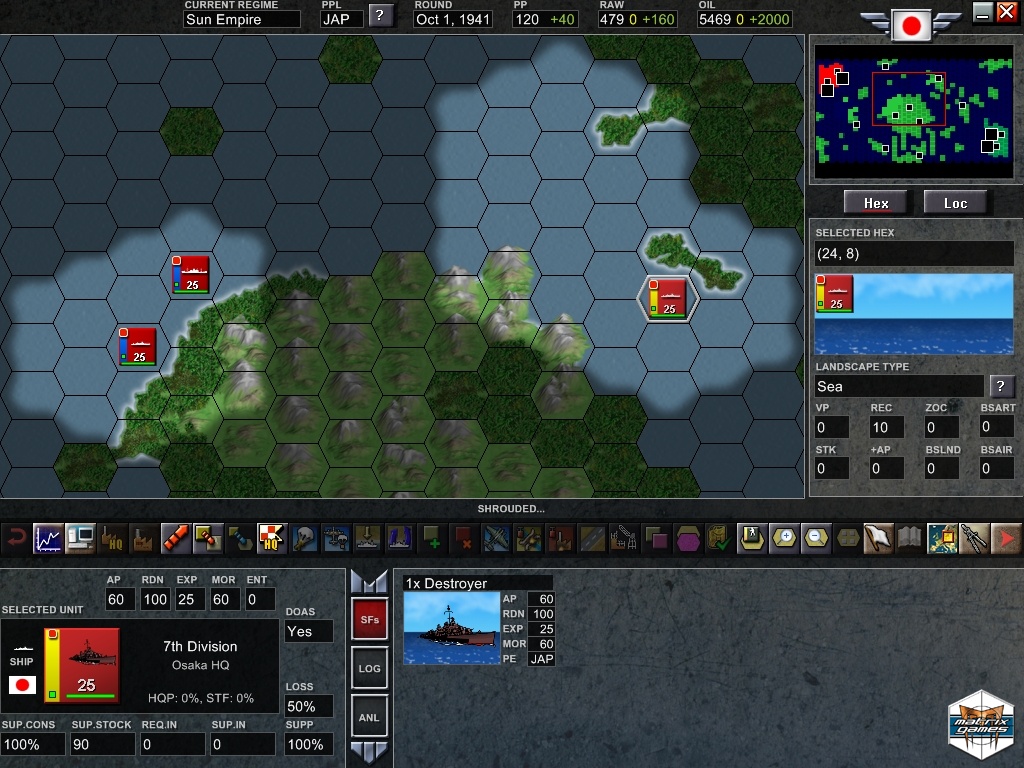Click the white flag surrender icon
Viewport: 1024px width, 768px height.
[x=879, y=538]
